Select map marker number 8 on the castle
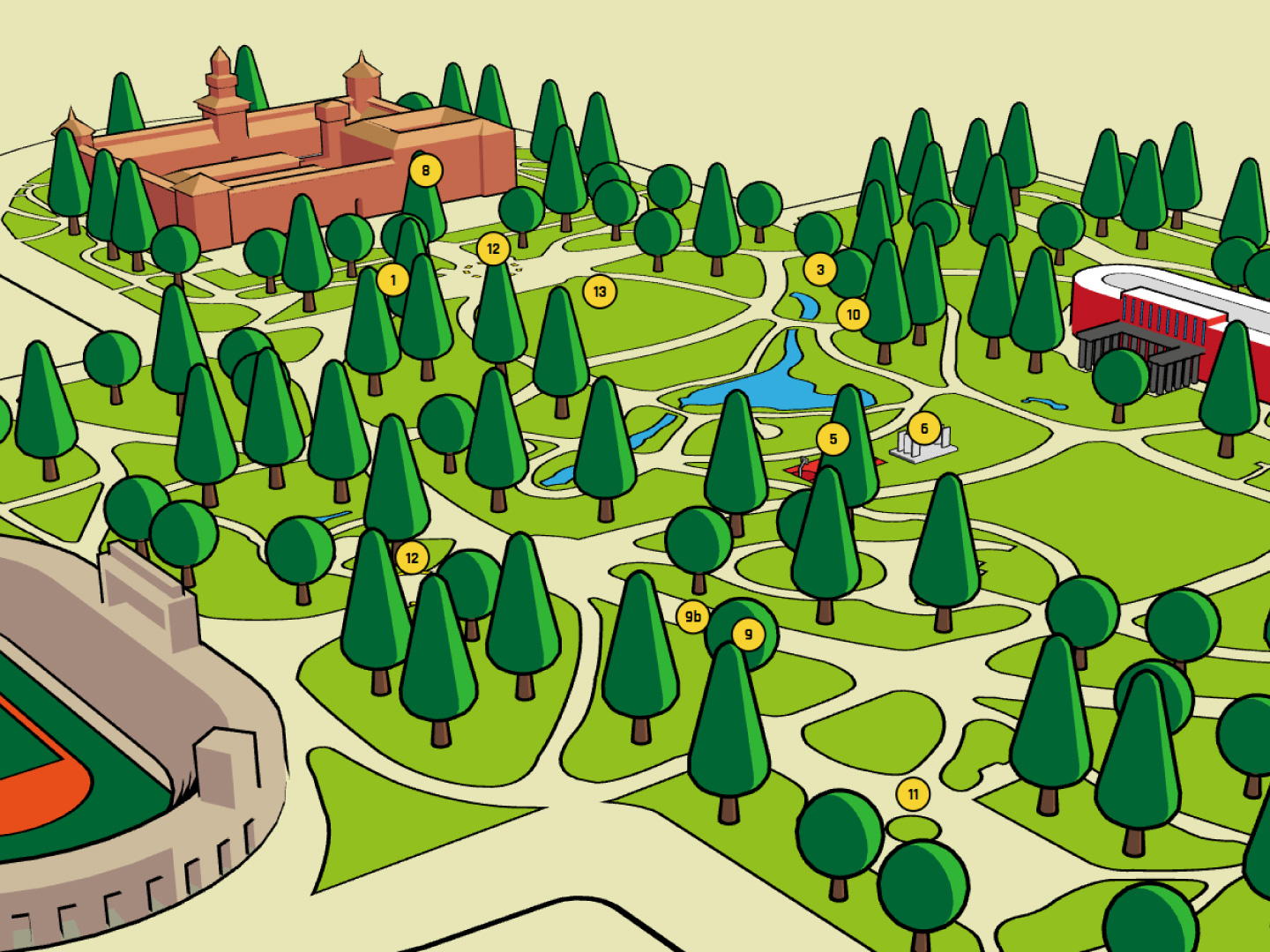This screenshot has height=952, width=1270. tap(426, 170)
